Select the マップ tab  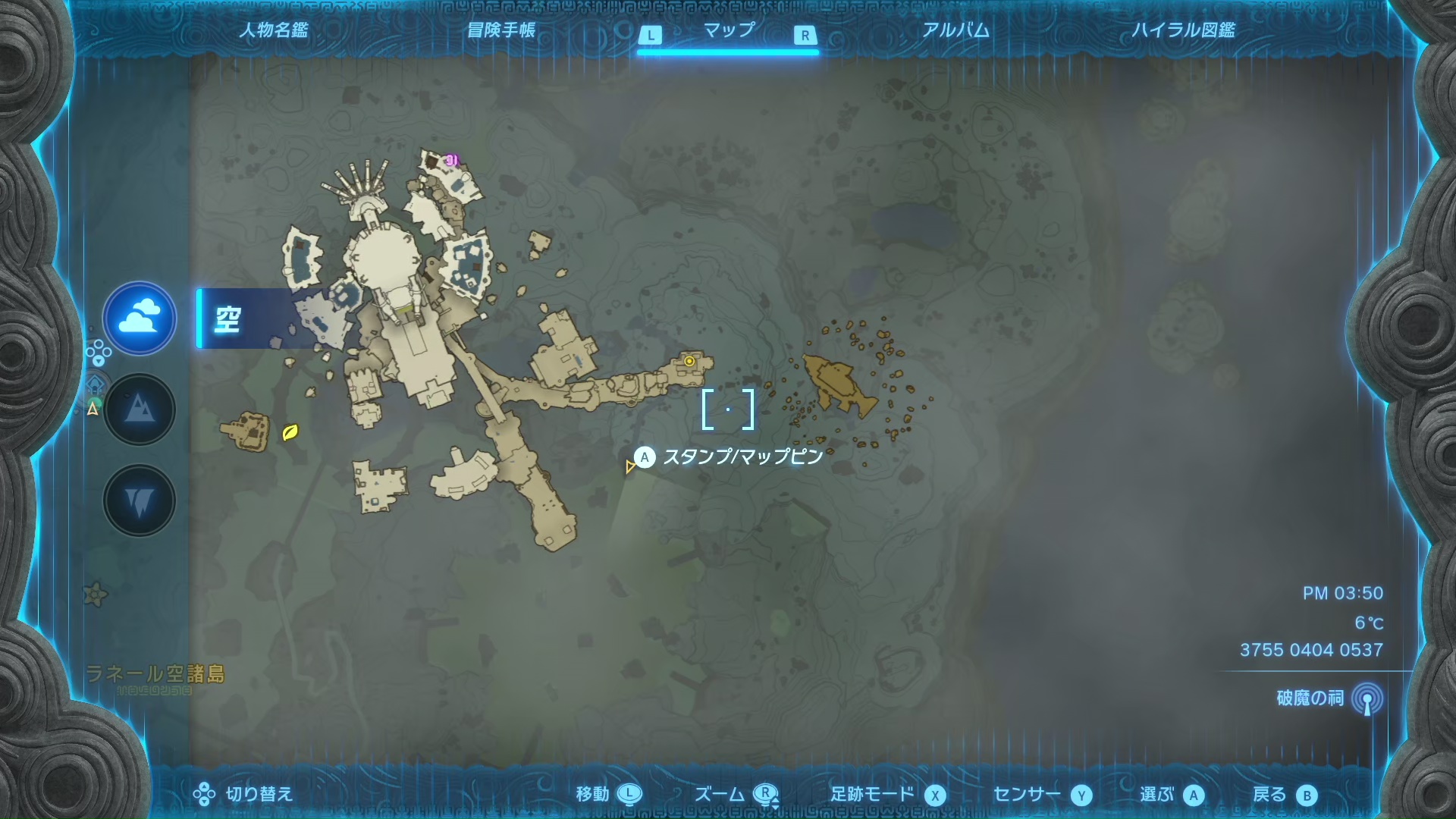[x=728, y=30]
